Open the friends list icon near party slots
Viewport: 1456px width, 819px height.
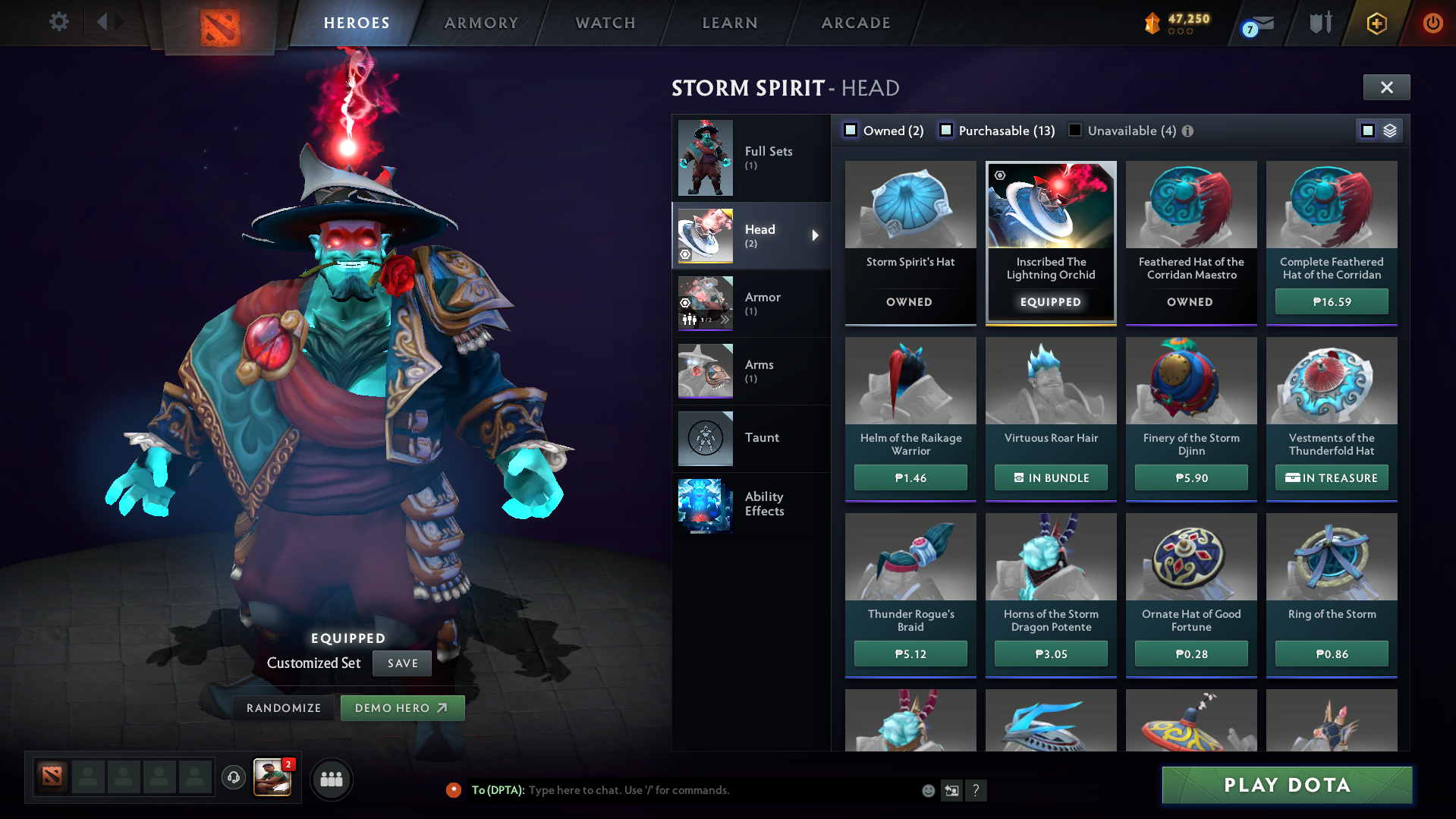click(x=332, y=779)
